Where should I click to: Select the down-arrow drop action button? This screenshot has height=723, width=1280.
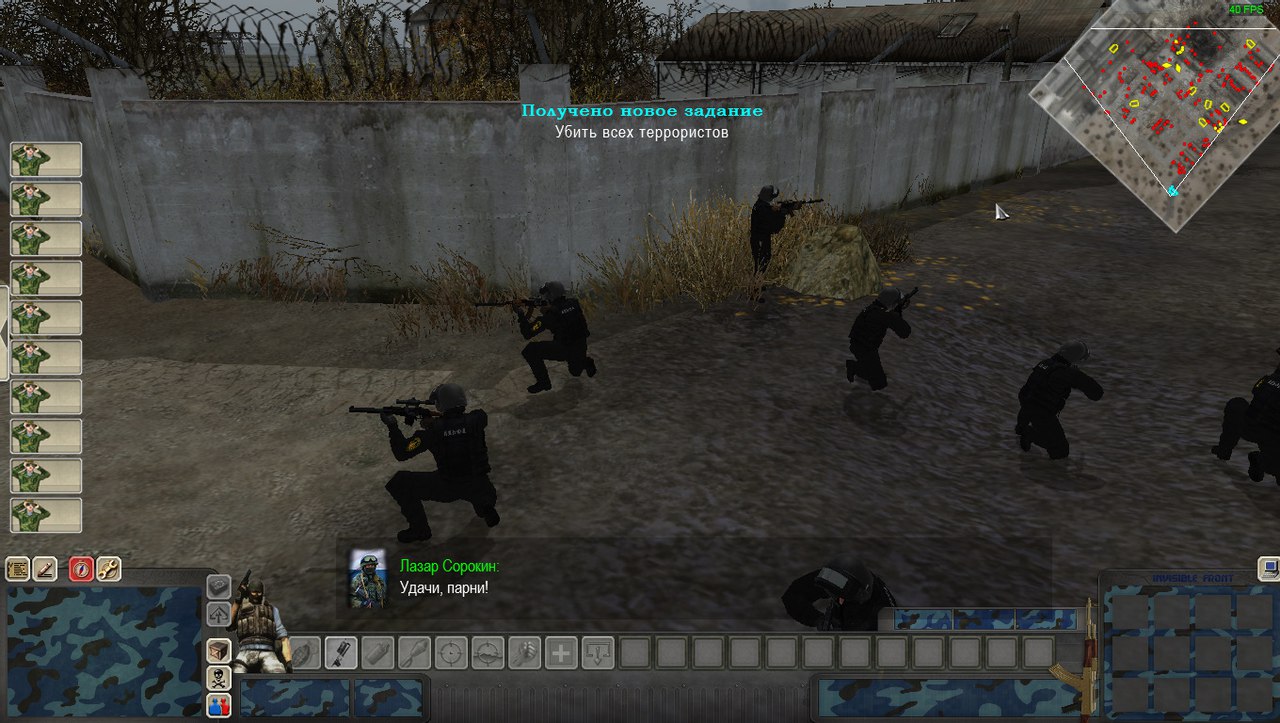pos(597,653)
